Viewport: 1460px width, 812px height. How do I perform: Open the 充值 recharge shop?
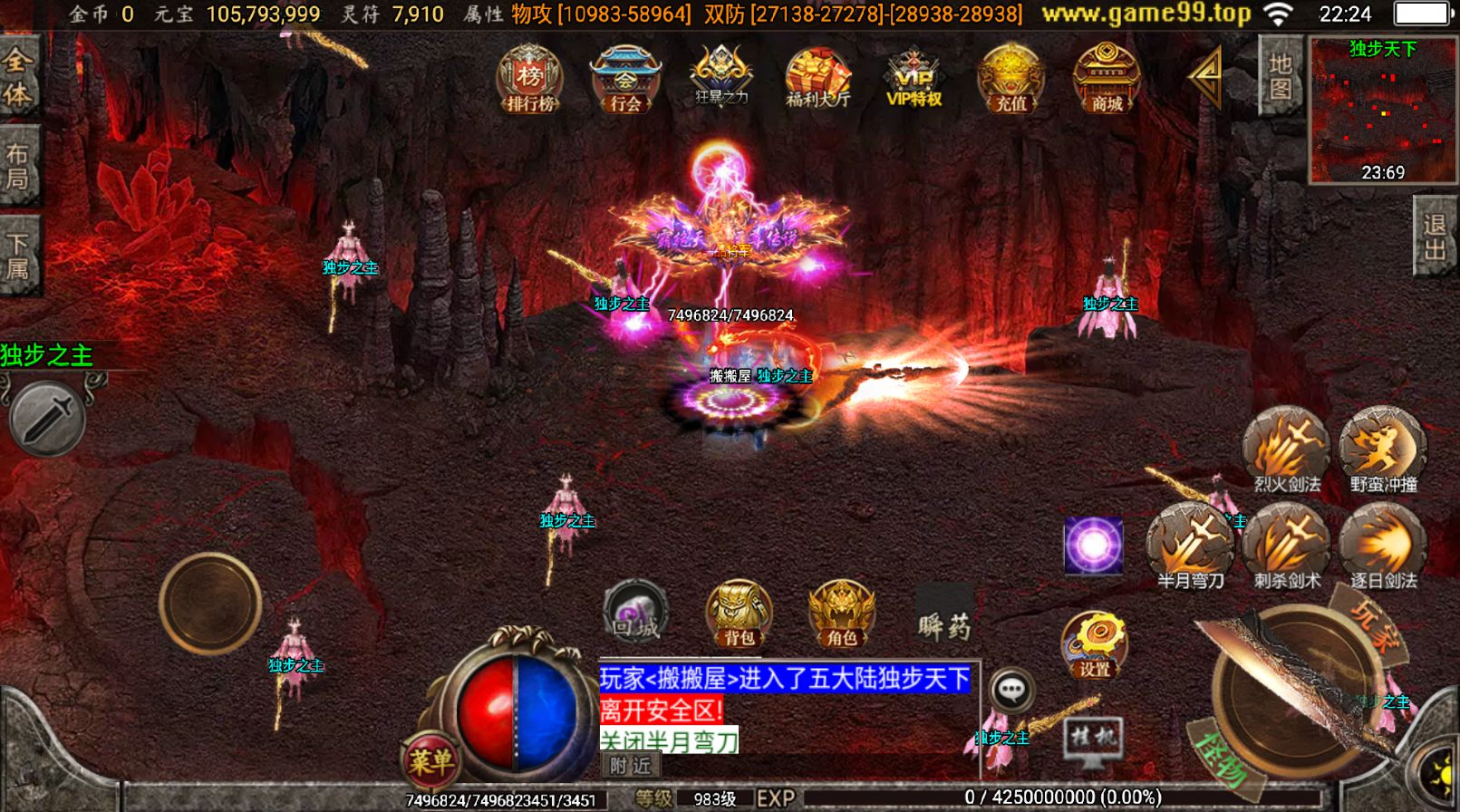pos(1010,79)
